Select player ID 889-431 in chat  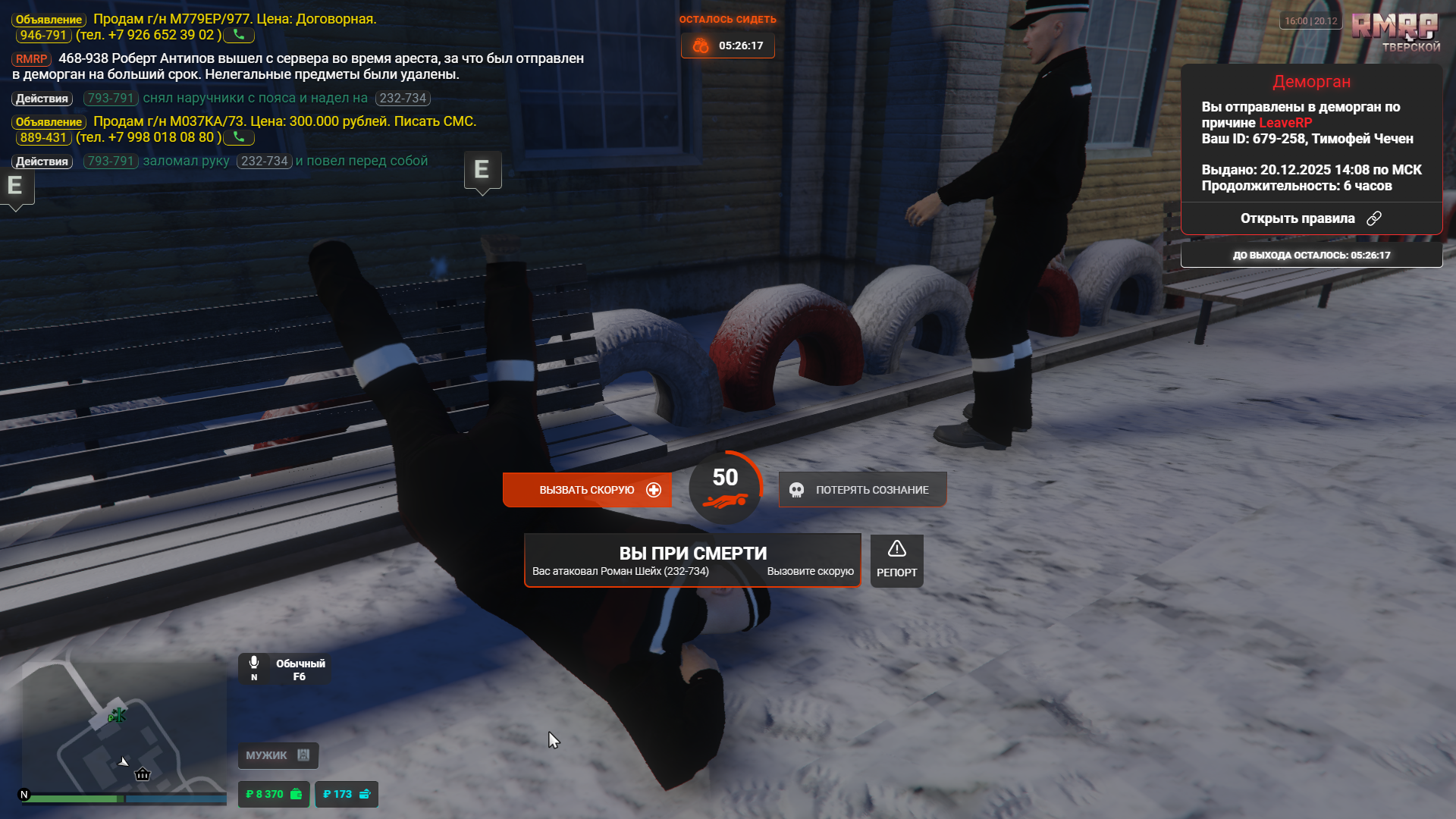[43, 137]
